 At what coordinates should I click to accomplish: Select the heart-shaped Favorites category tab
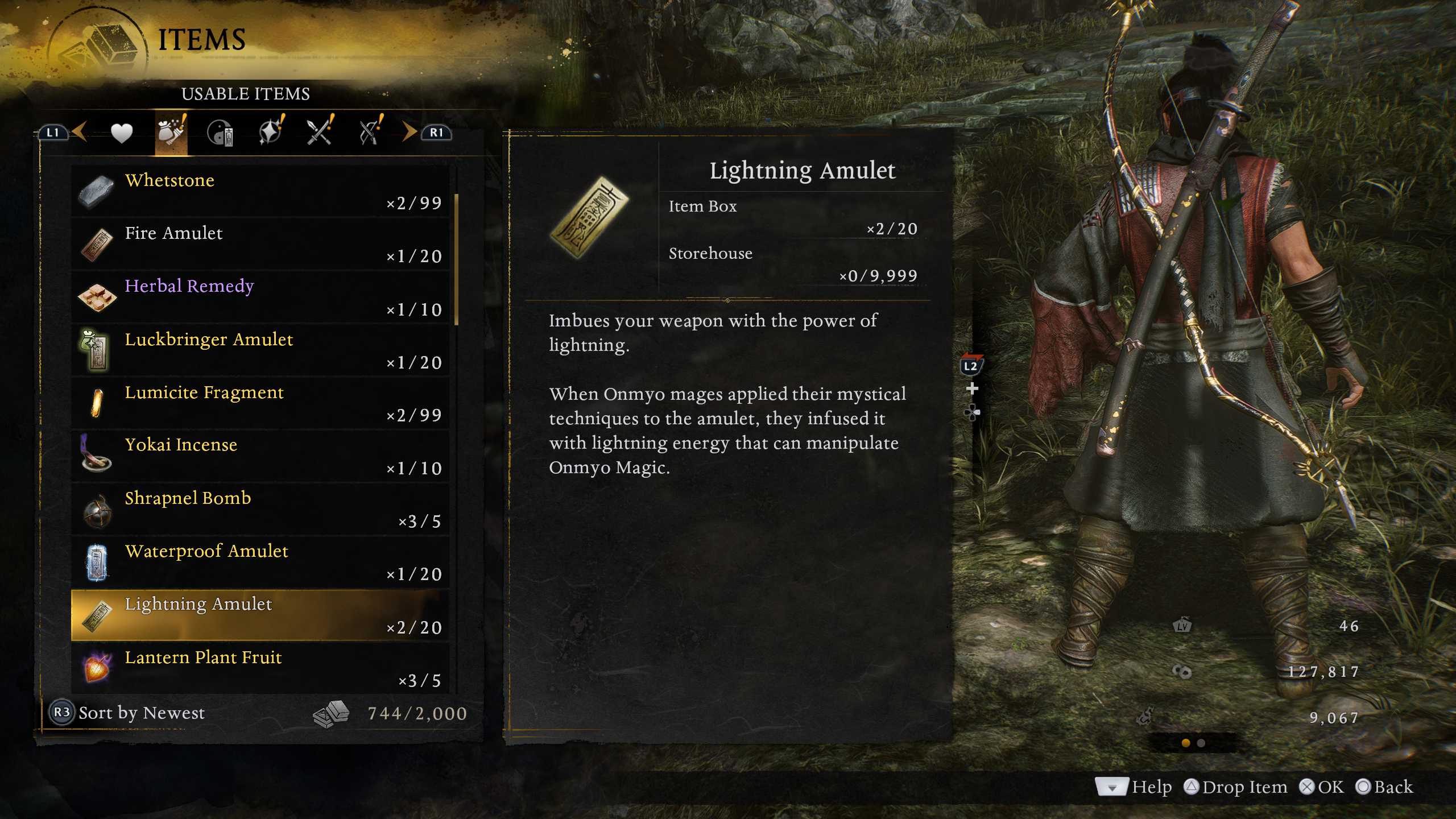(x=123, y=132)
